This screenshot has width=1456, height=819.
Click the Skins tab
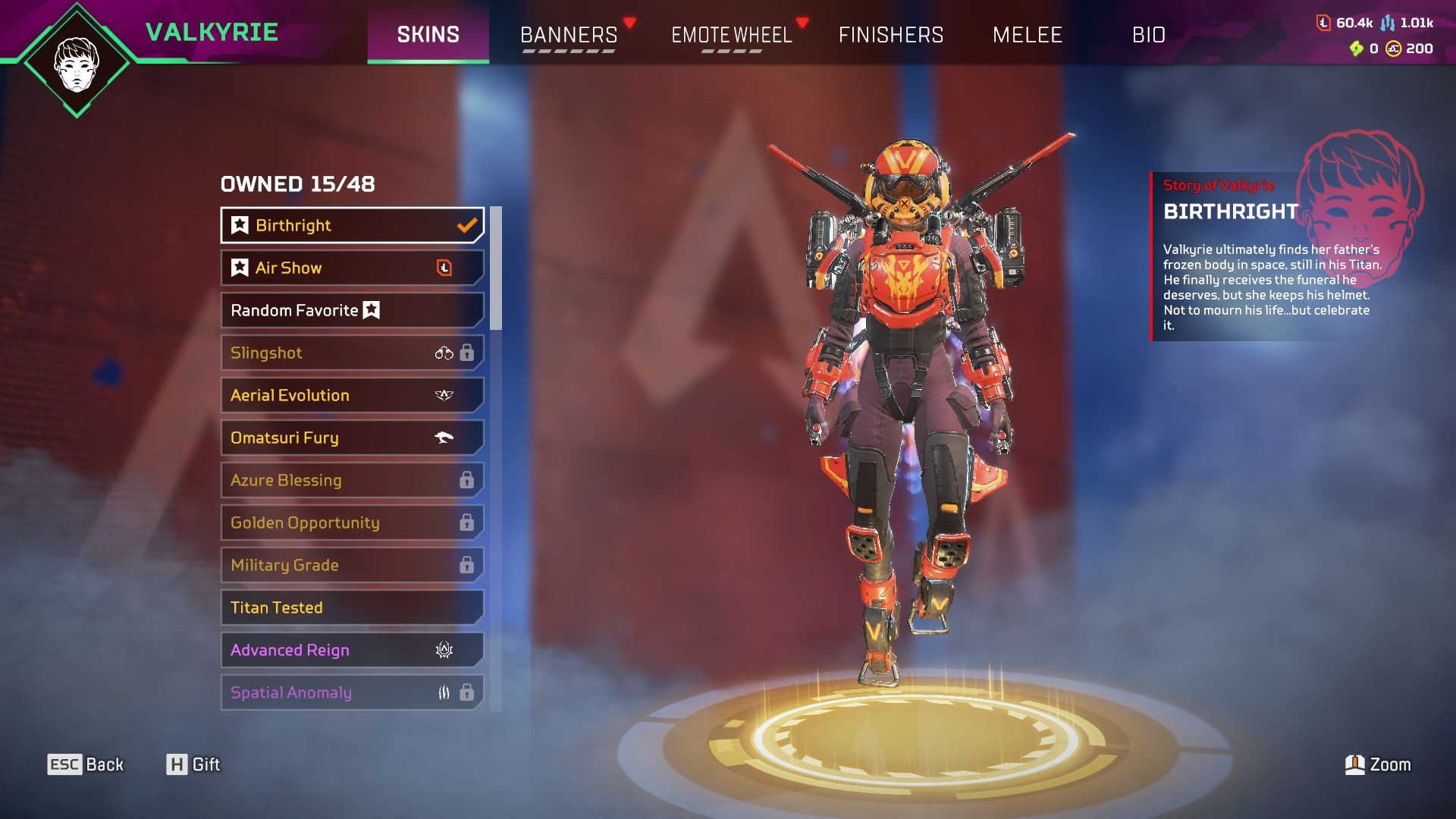pyautogui.click(x=428, y=35)
